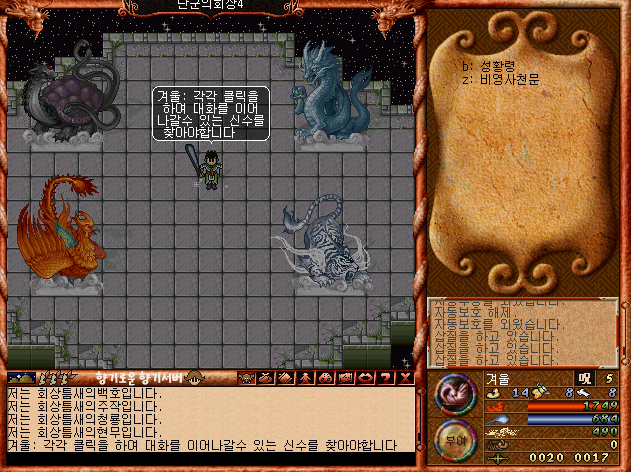The height and width of the screenshot is (472, 631).
Task: Click the face icon on toolbar
Action: click(245, 378)
